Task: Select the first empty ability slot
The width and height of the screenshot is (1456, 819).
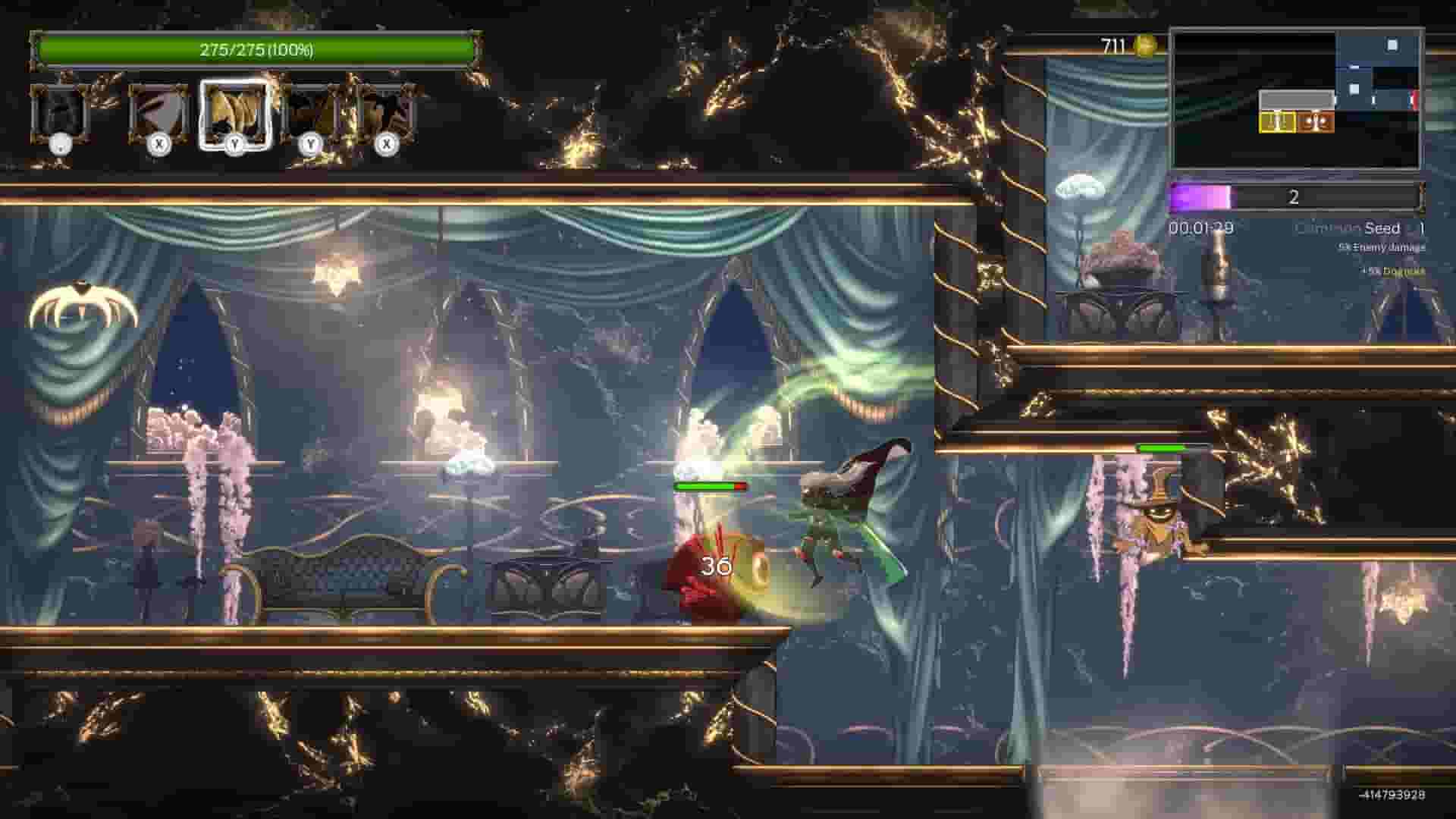Action: (x=61, y=114)
